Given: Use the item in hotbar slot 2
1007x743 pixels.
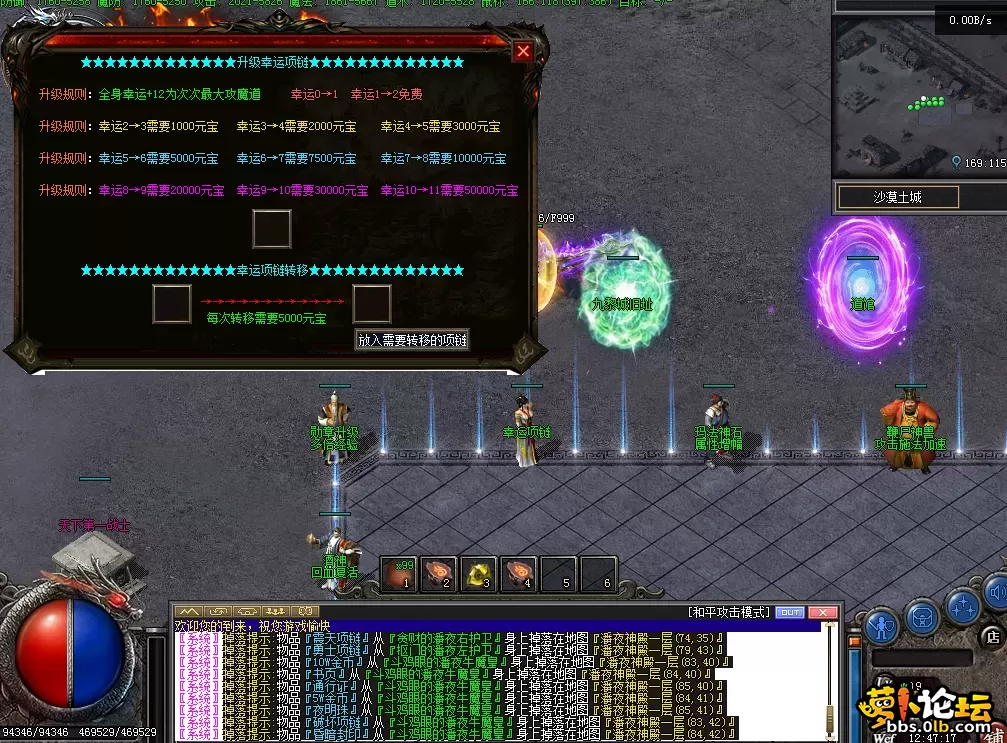Looking at the screenshot, I should 439,573.
